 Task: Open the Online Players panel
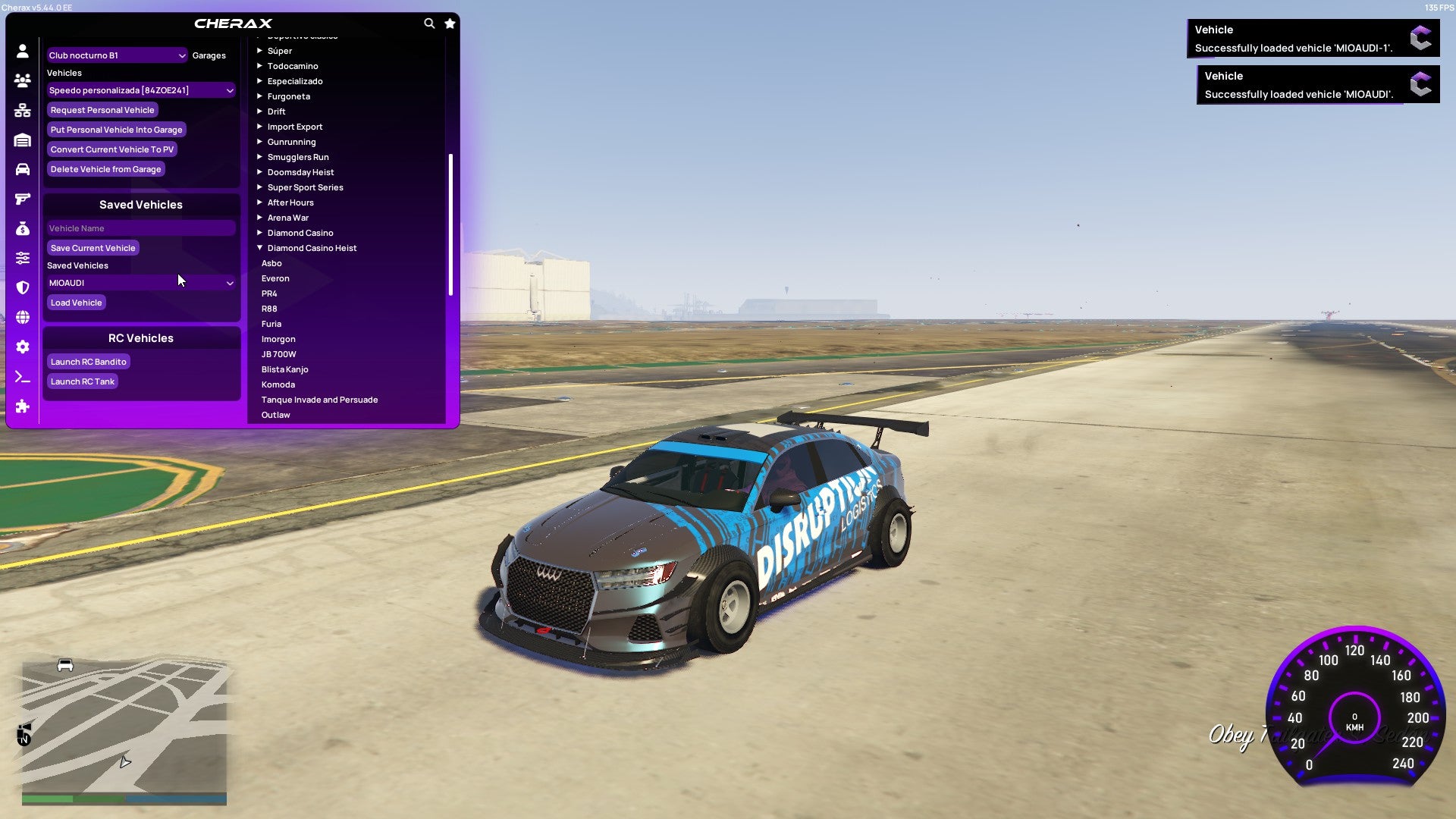23,80
